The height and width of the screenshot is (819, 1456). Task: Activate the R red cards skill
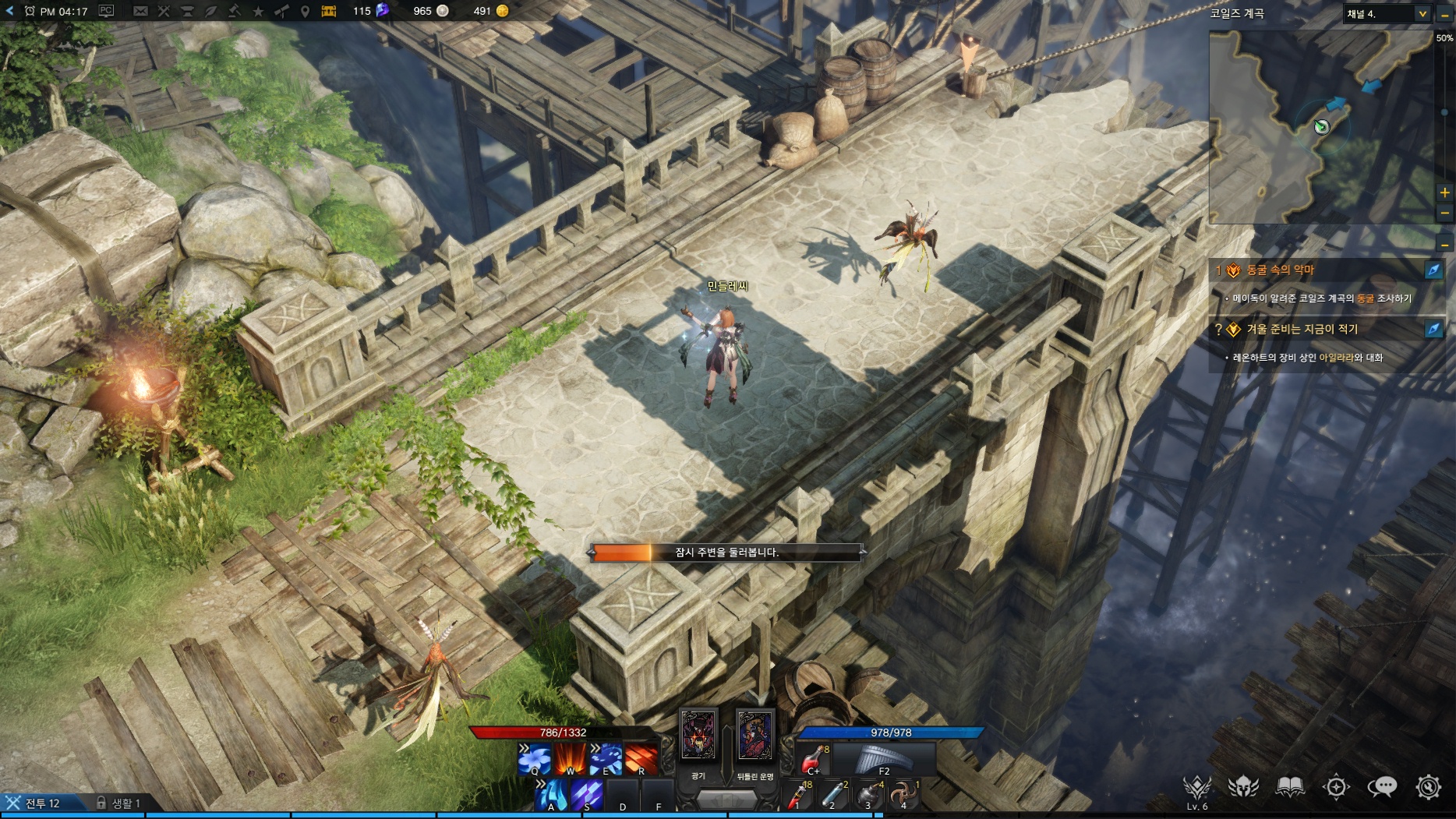click(x=641, y=759)
